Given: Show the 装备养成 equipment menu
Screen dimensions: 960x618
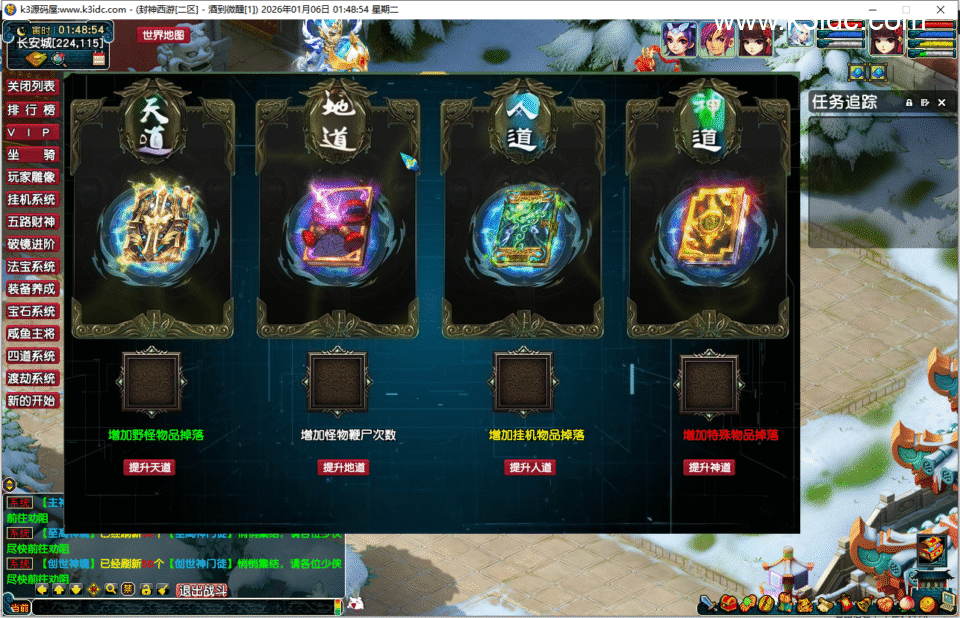Looking at the screenshot, I should pos(32,289).
